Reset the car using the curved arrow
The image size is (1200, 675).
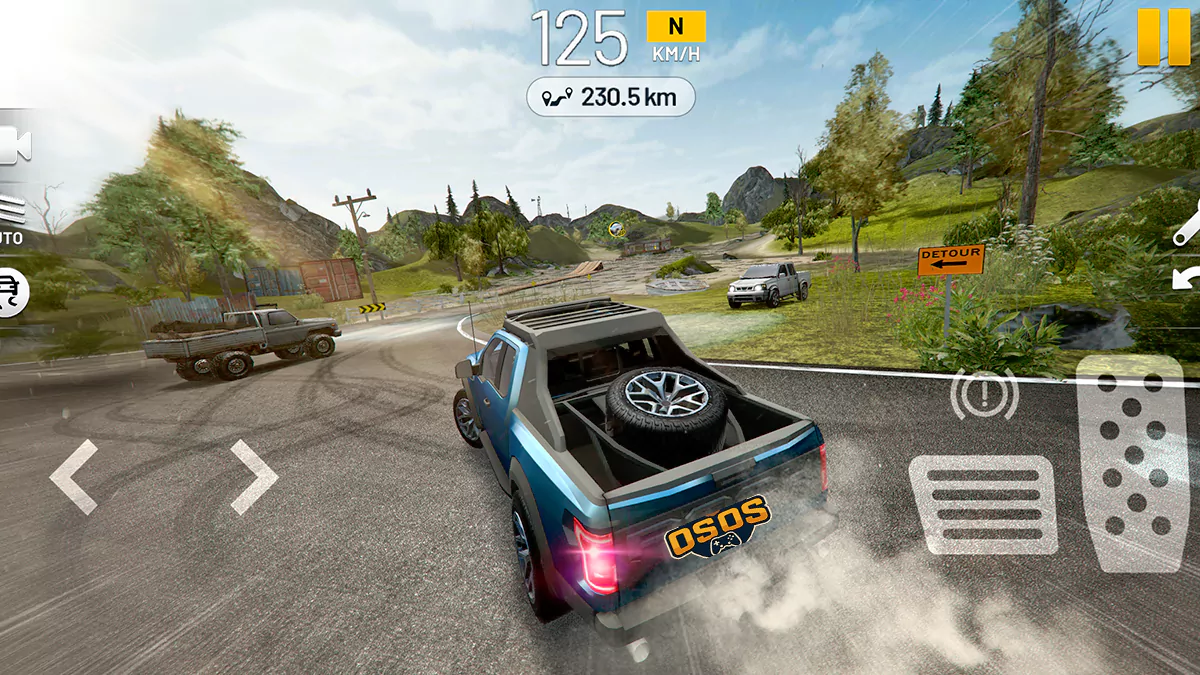tap(1187, 278)
